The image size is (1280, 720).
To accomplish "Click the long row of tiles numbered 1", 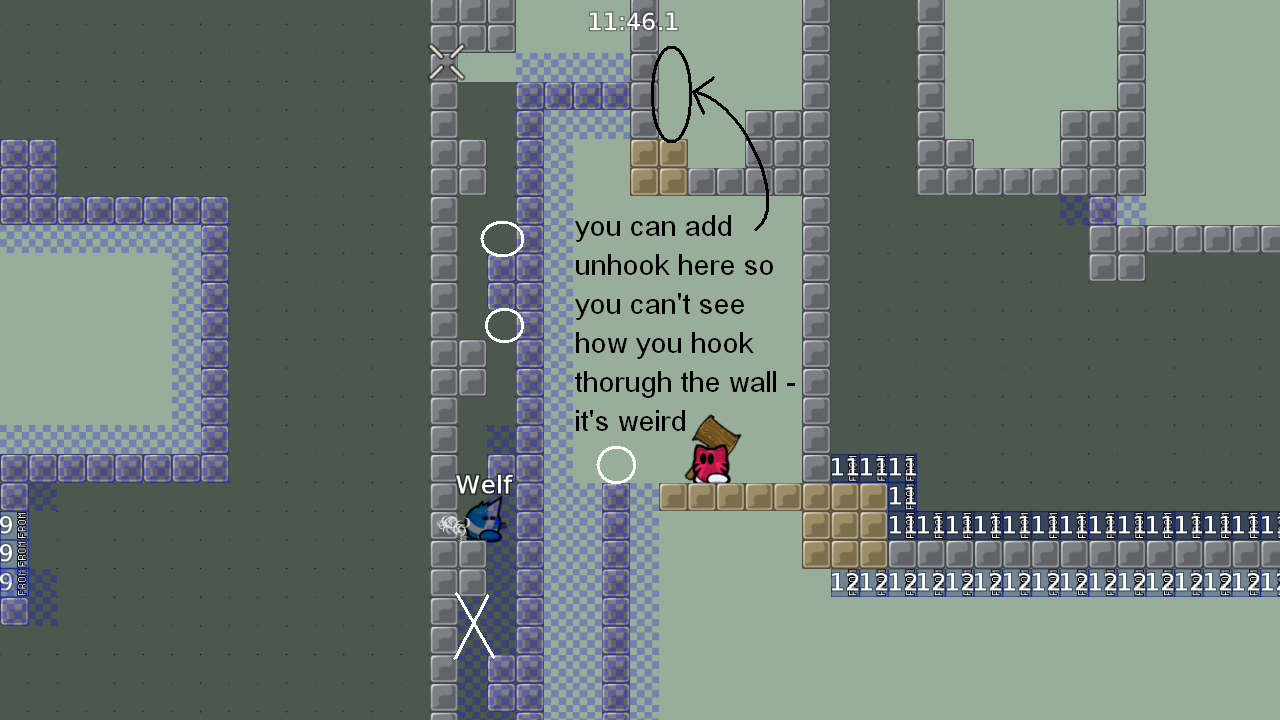I will [x=1050, y=523].
